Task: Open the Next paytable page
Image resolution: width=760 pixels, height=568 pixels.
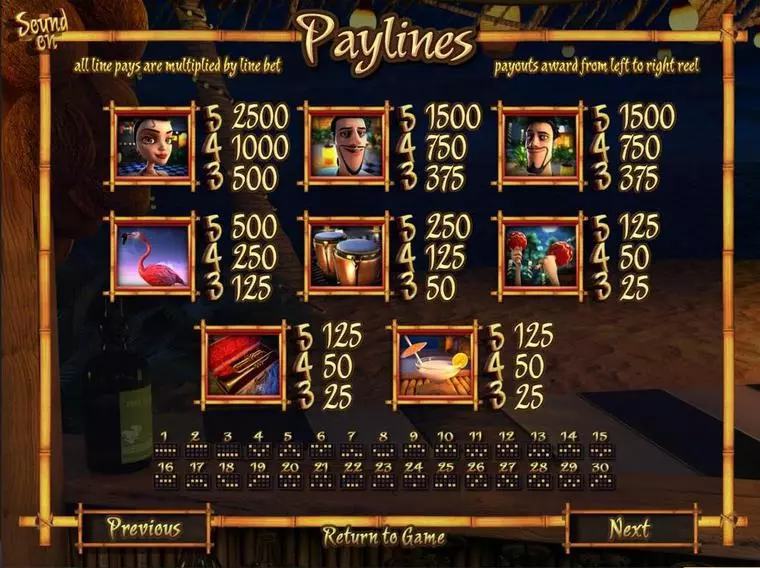Action: click(x=630, y=528)
